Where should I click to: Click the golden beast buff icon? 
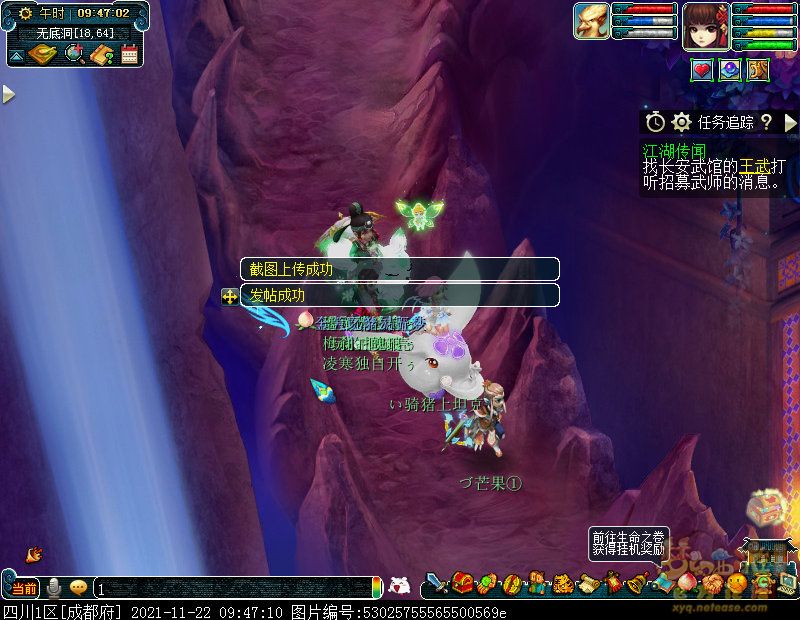coord(757,69)
